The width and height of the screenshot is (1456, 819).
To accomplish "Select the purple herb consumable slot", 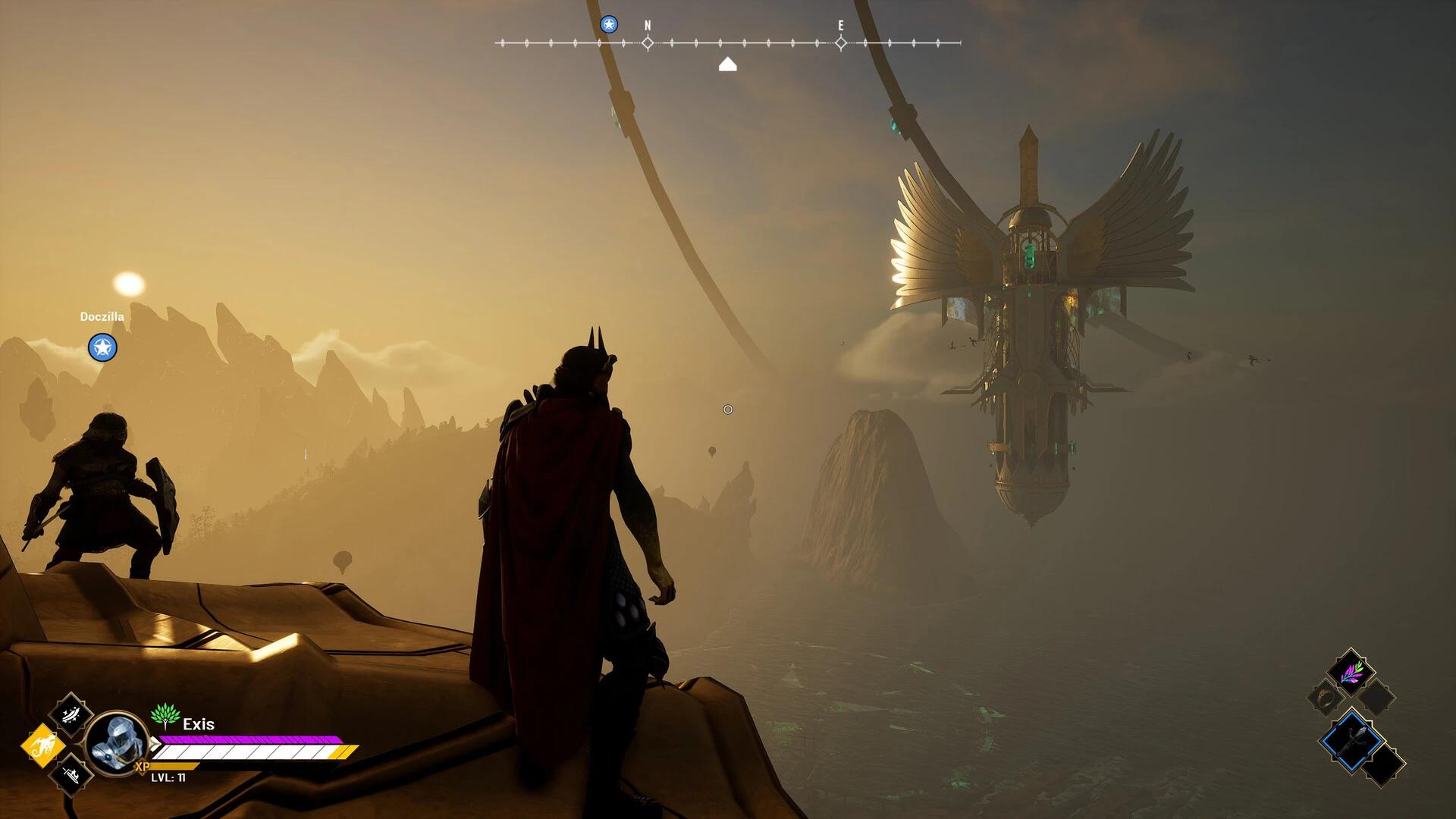I will pos(1350,673).
